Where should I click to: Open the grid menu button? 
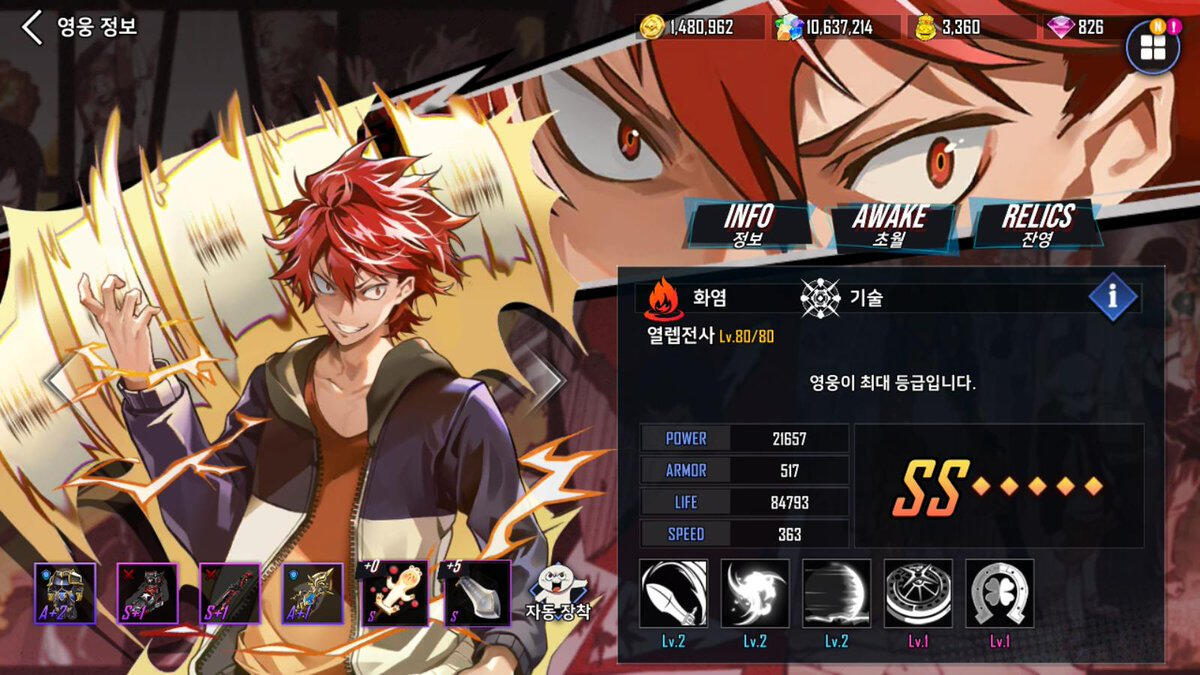coord(1152,48)
